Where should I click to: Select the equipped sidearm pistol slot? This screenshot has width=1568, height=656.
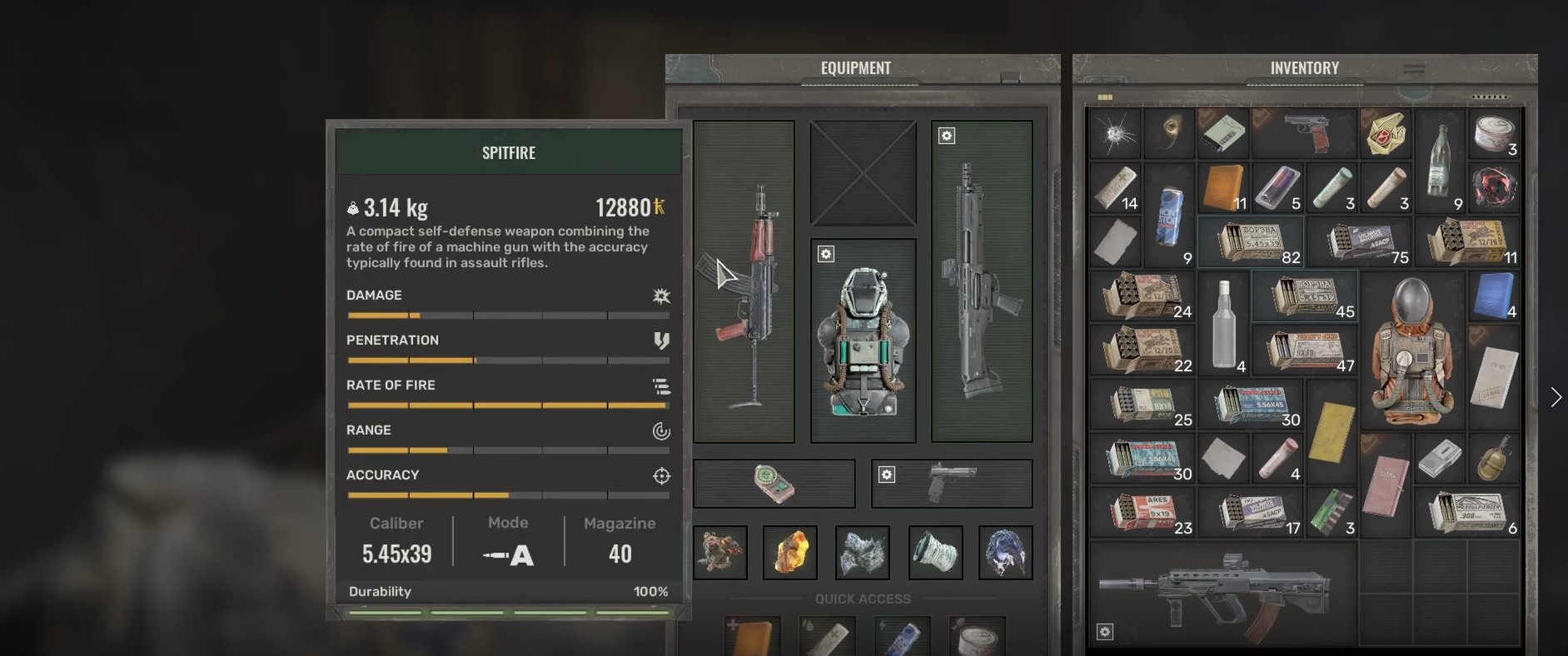952,483
